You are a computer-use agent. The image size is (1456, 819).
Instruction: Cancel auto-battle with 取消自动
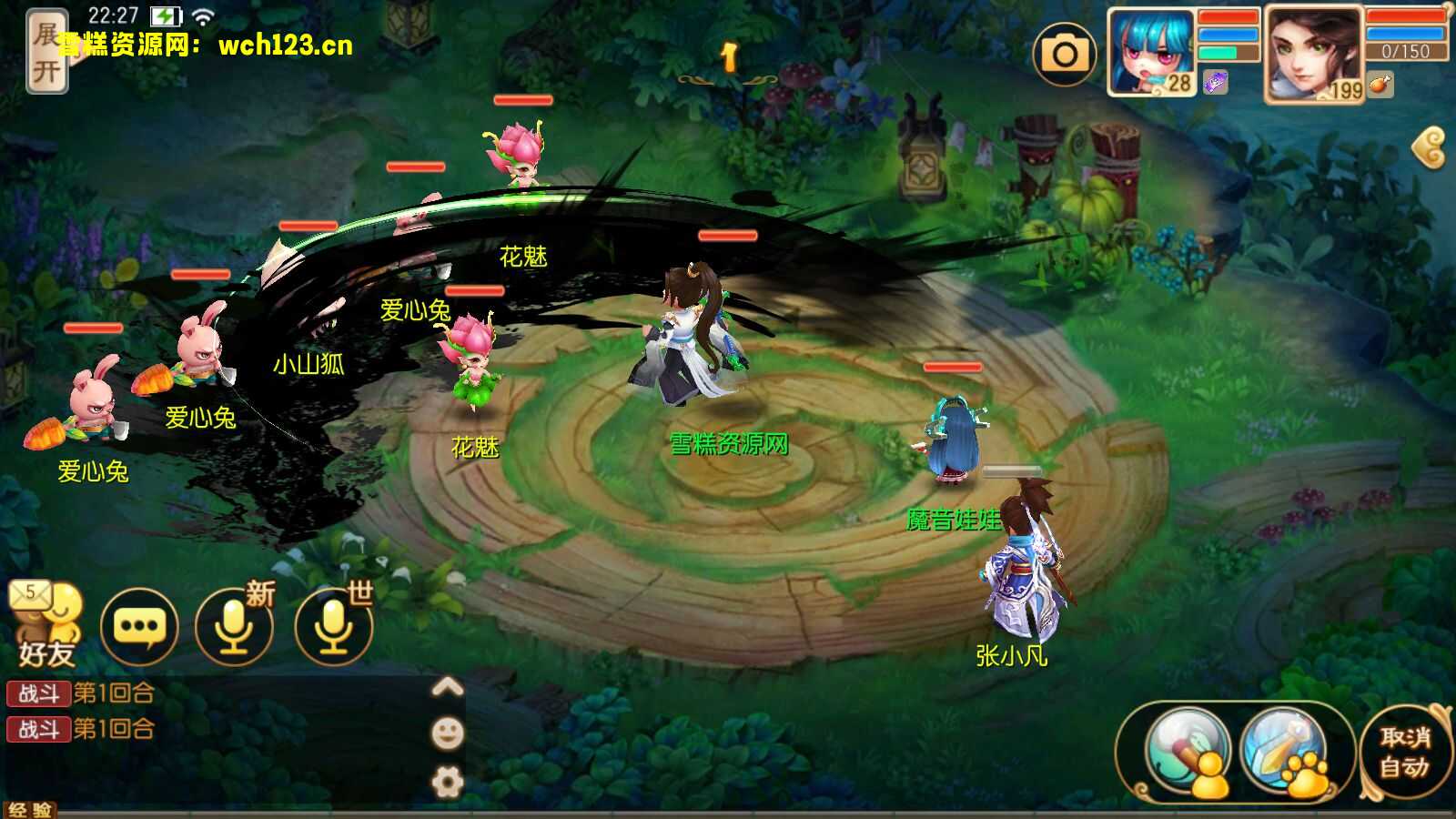point(1404,752)
